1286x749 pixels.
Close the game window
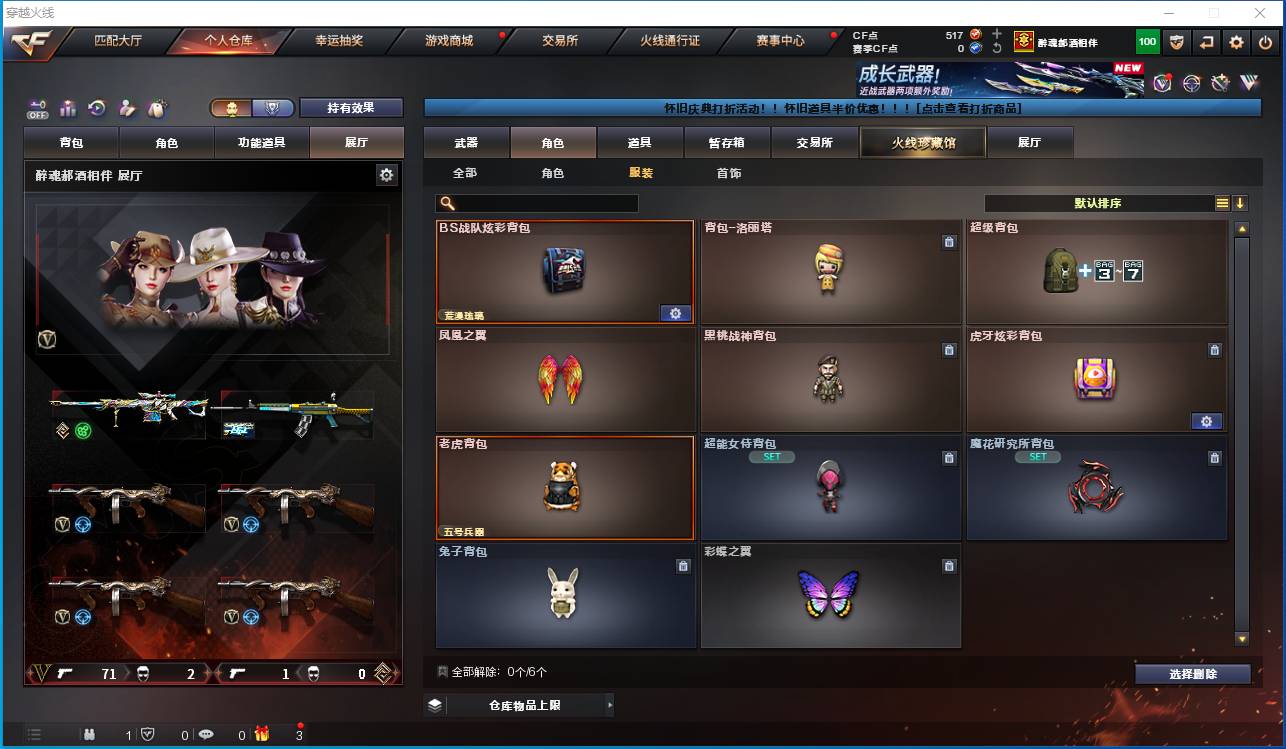(x=1259, y=13)
